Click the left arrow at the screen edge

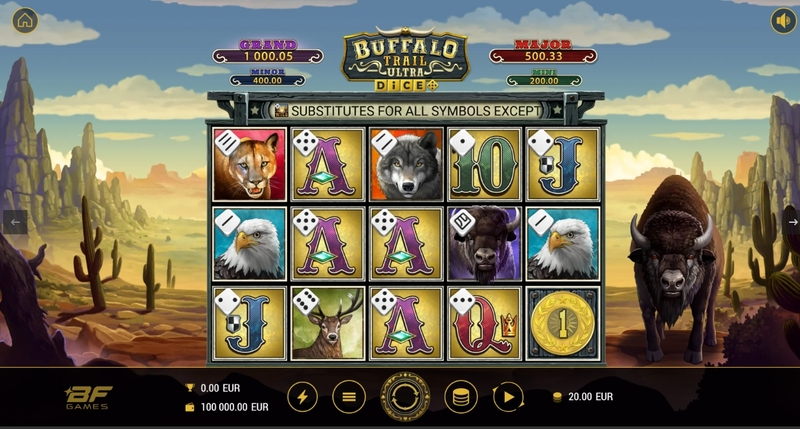13,221
